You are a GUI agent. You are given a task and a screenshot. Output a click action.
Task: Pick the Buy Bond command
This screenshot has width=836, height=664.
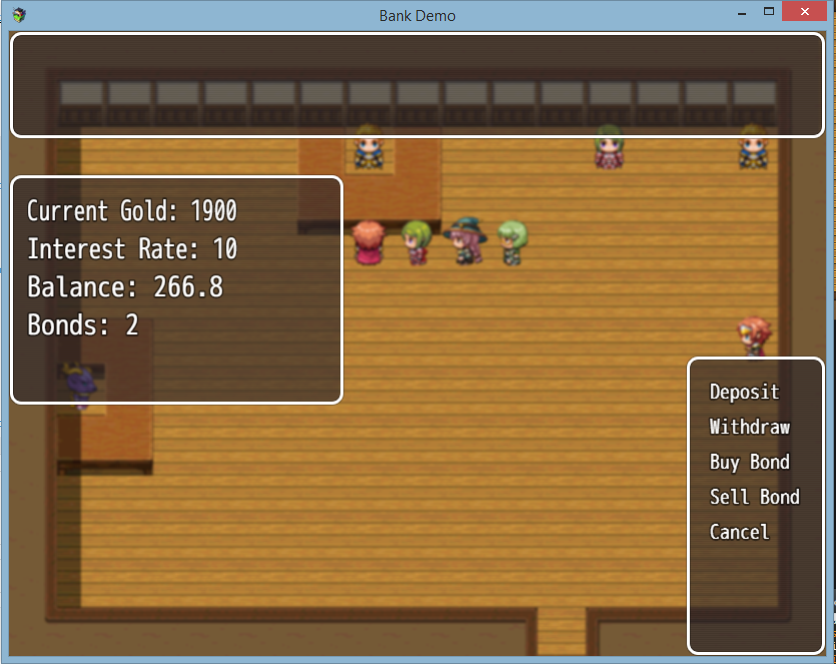(x=750, y=462)
